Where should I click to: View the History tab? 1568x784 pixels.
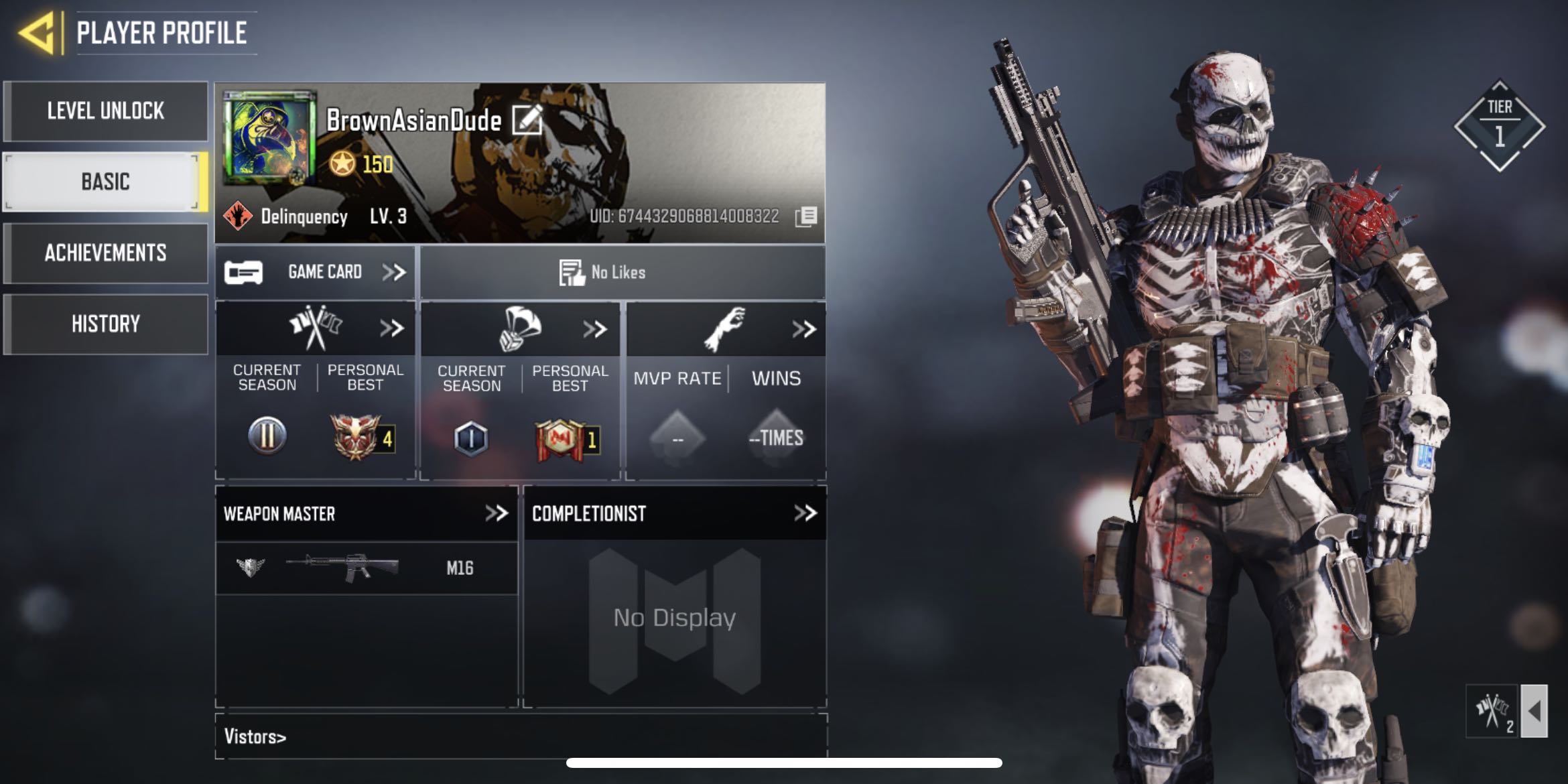tap(105, 324)
